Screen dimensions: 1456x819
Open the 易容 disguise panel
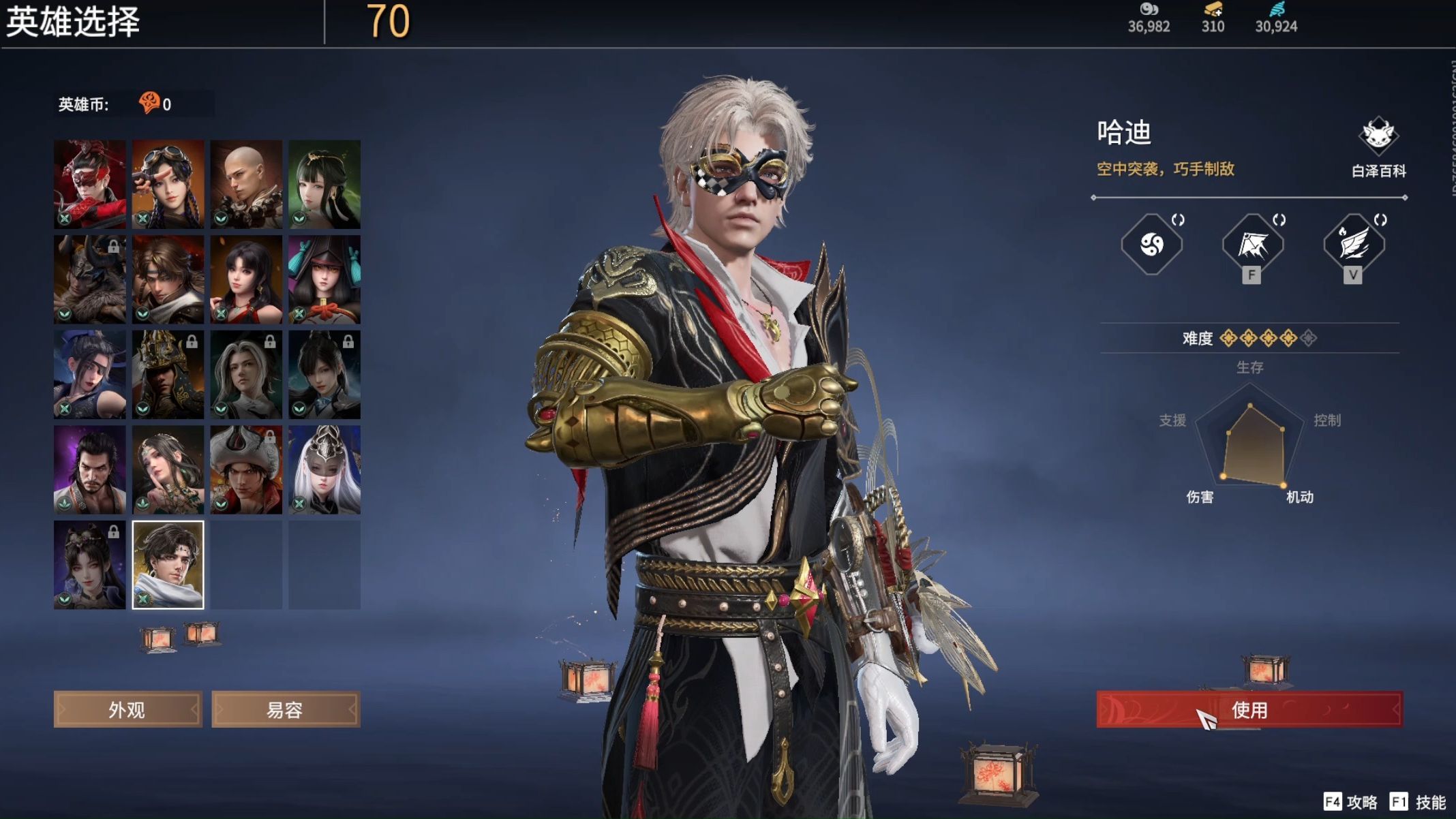click(x=286, y=709)
